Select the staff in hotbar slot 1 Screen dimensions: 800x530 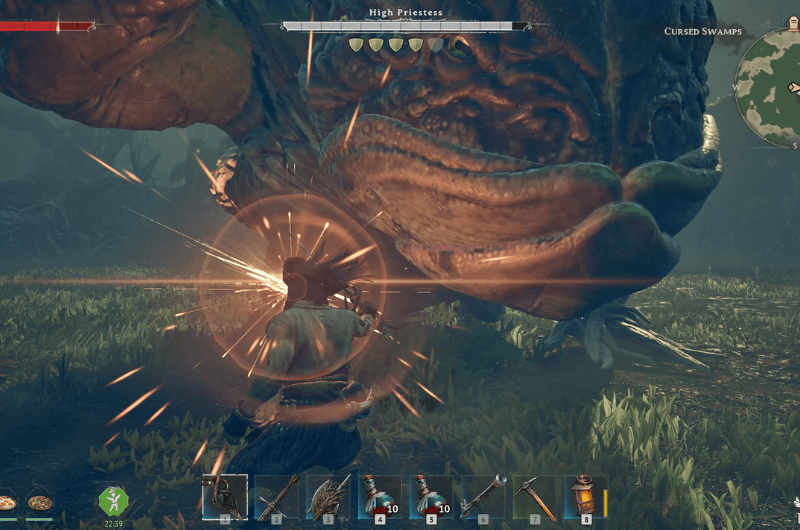tap(225, 496)
